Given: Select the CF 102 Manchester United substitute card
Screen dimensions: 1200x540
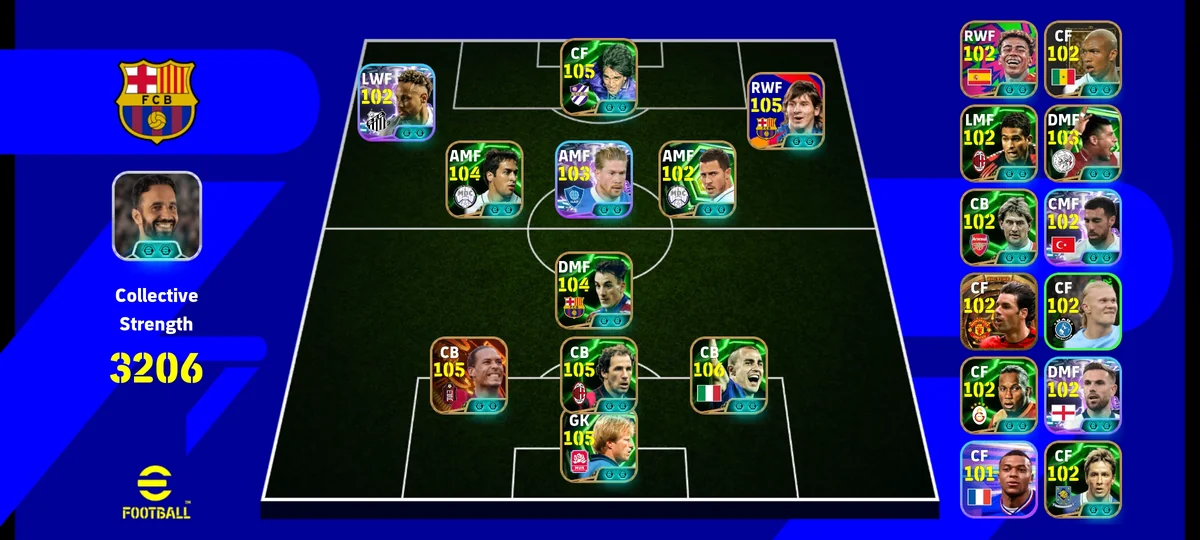Looking at the screenshot, I should [x=999, y=312].
